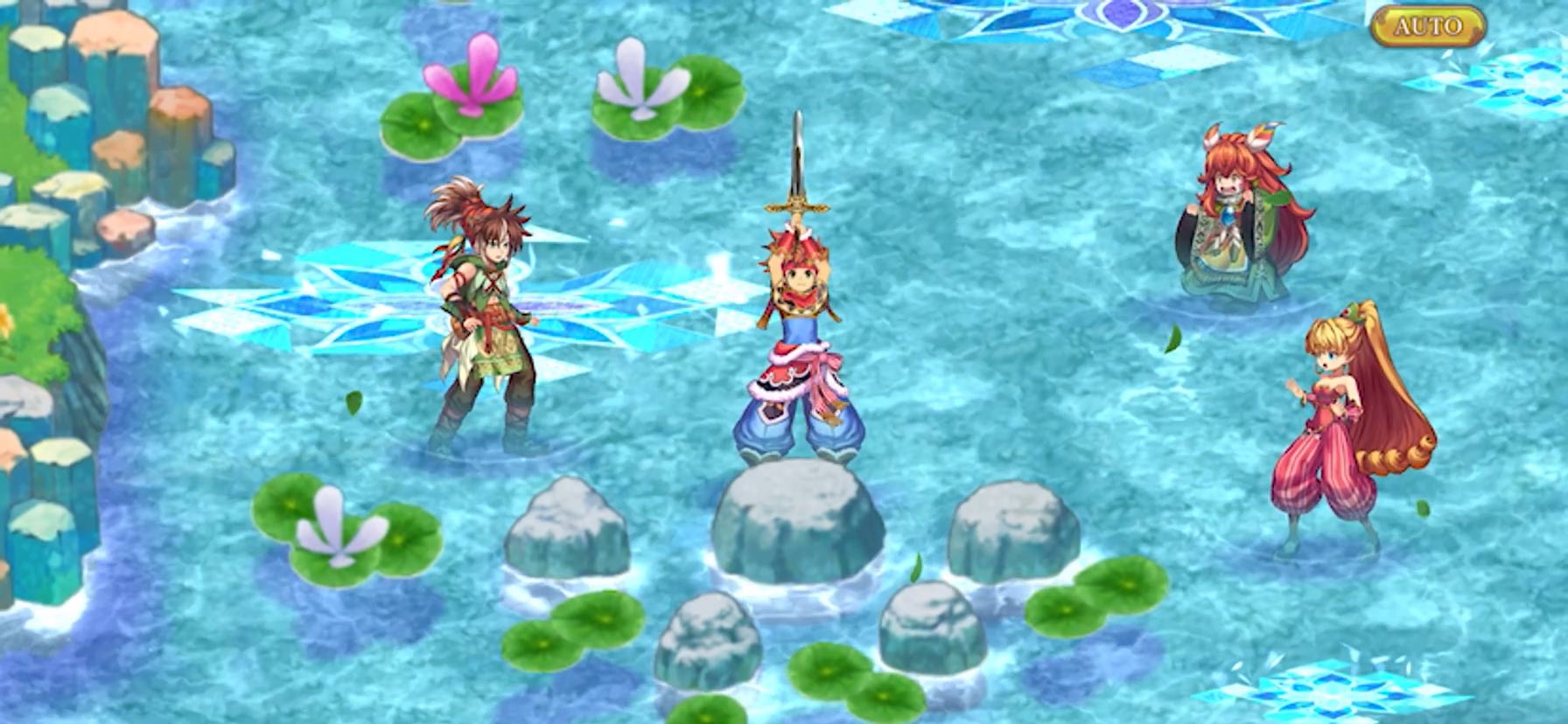This screenshot has height=724, width=1568.
Task: Click the pink flower on the lily pads
Action: click(x=472, y=79)
